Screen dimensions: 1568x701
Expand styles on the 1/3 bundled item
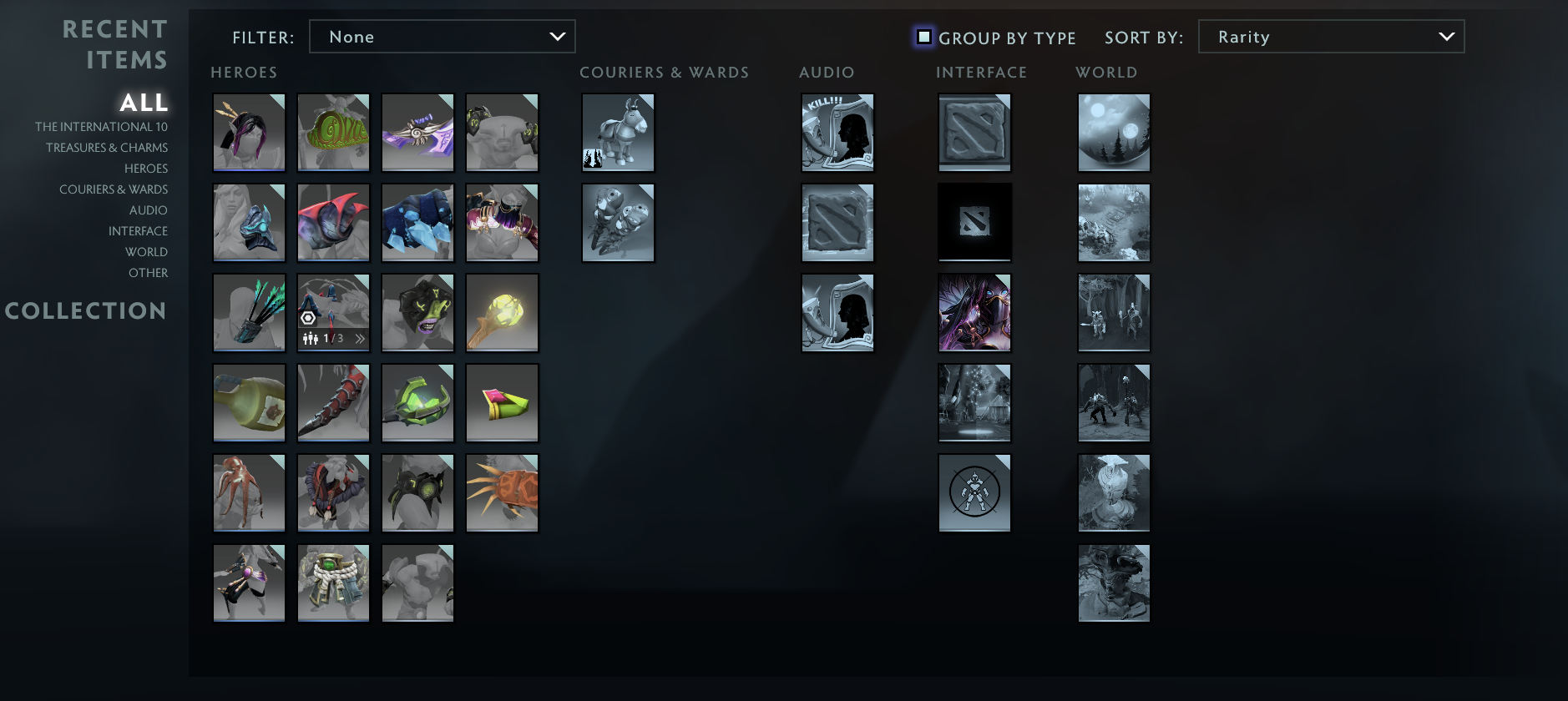[359, 338]
